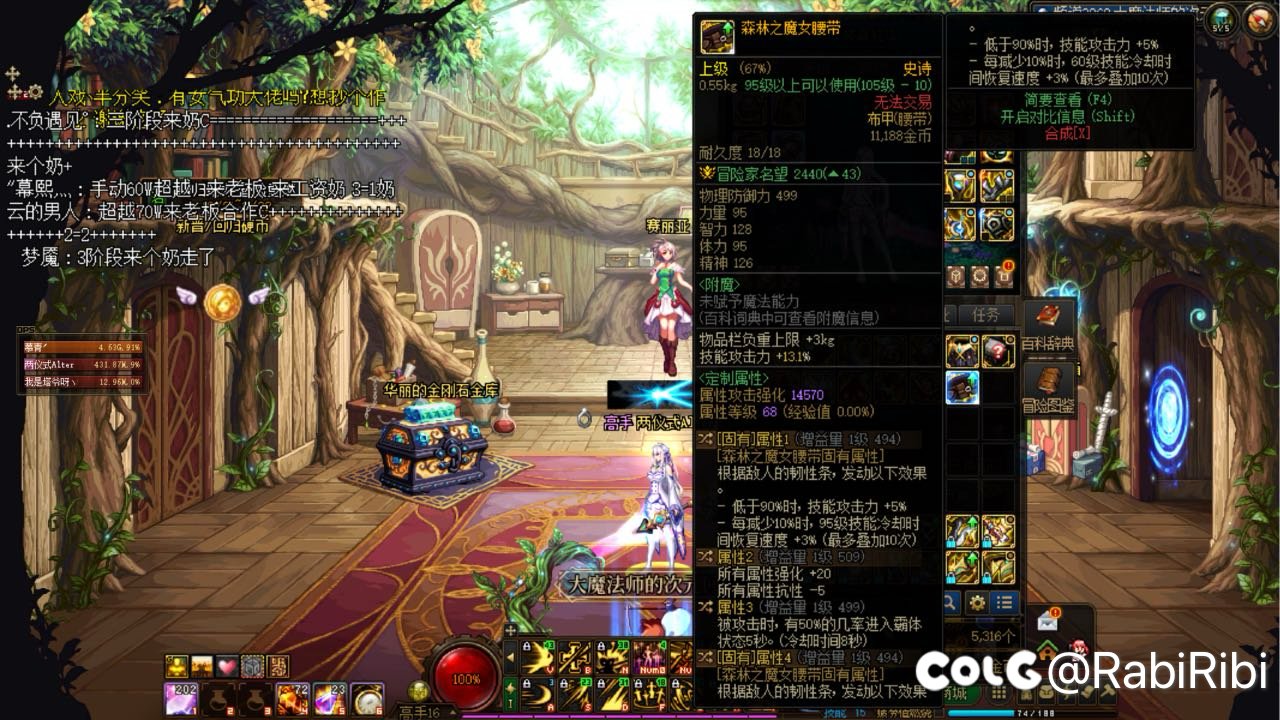
Task: Toggle list view mode next to the gear icon
Action: pos(1004,601)
